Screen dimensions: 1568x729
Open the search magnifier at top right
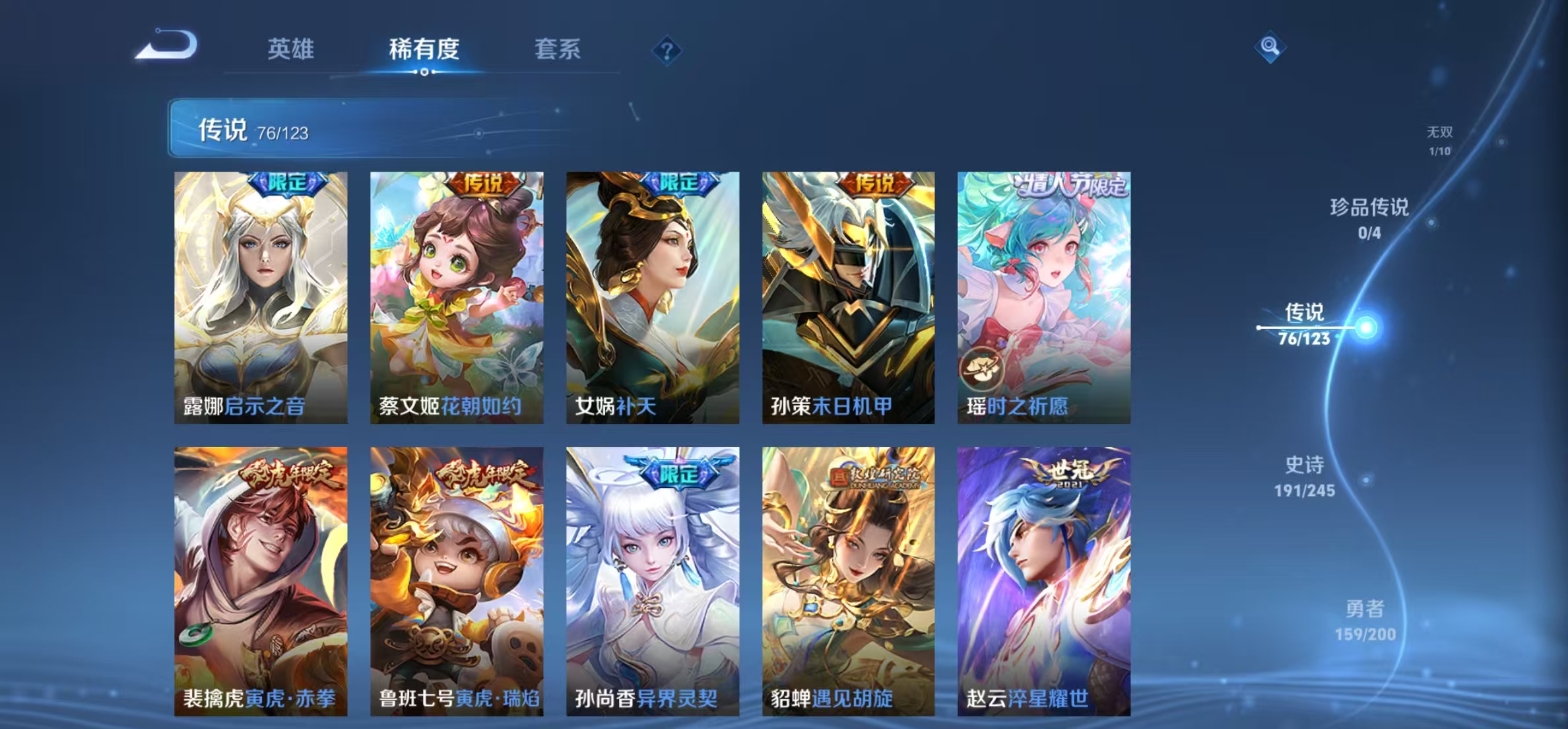pos(1271,47)
